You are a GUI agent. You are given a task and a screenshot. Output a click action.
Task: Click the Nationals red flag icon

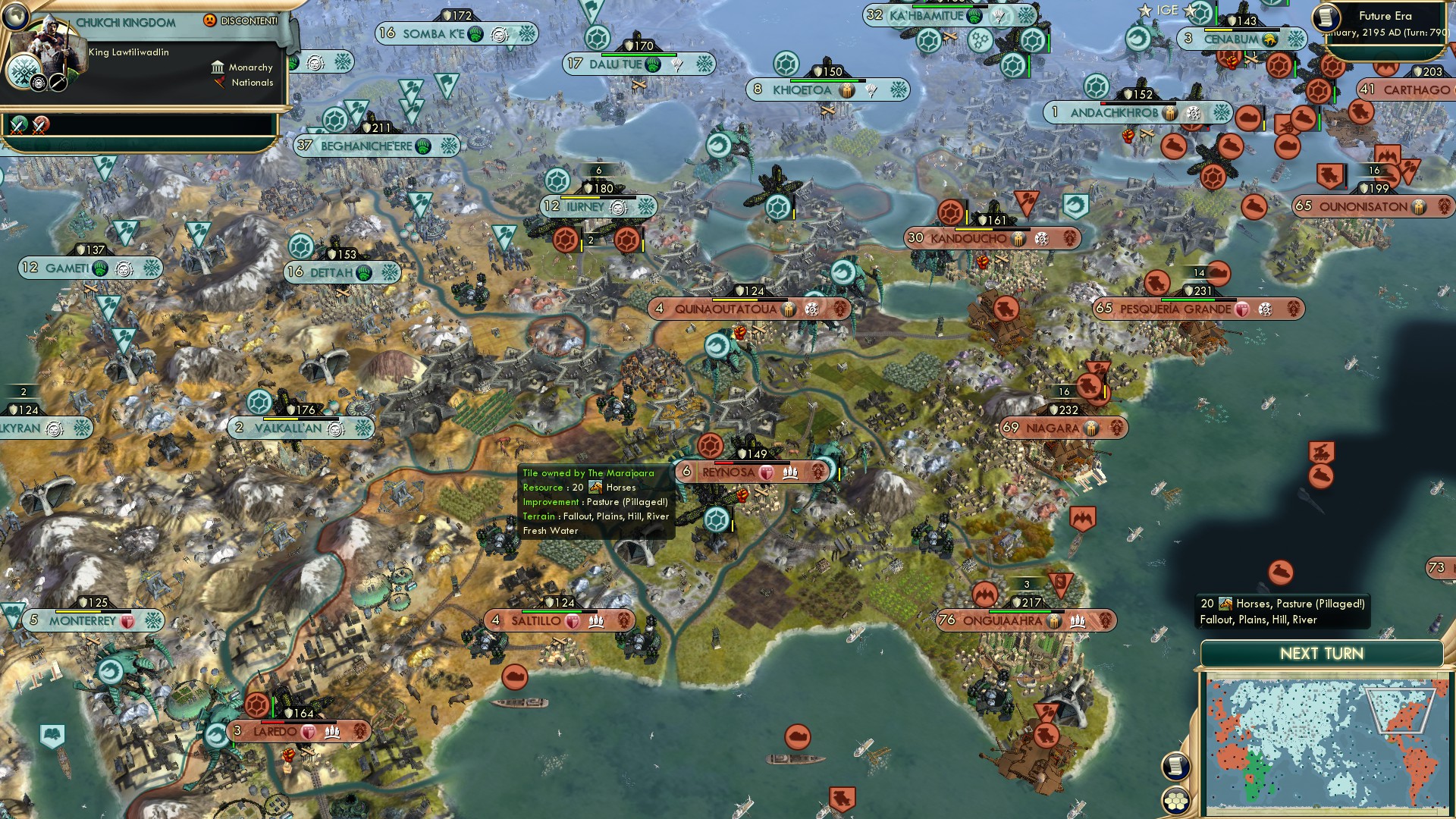(218, 83)
